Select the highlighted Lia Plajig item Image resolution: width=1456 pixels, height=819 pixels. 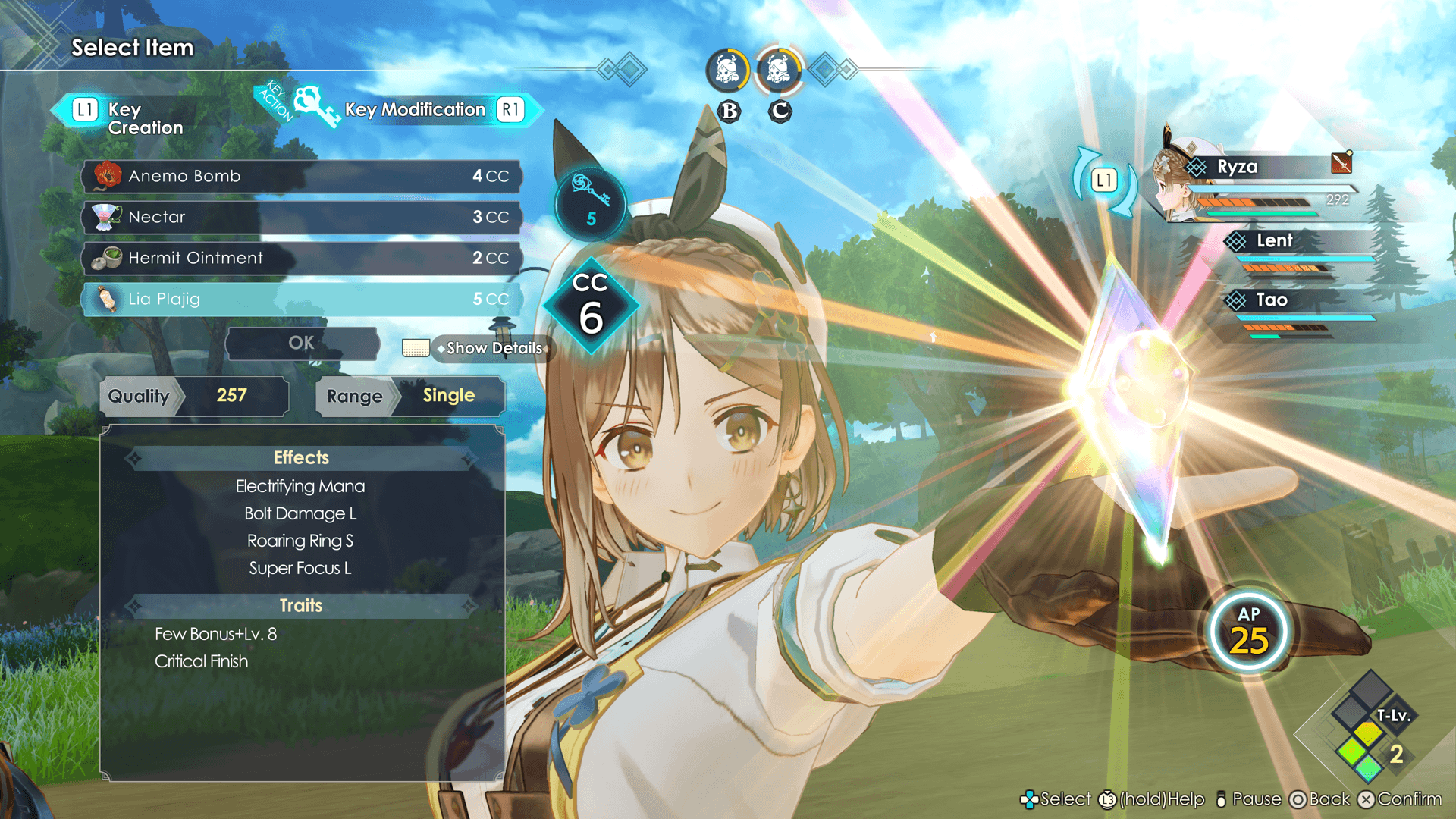pyautogui.click(x=302, y=299)
